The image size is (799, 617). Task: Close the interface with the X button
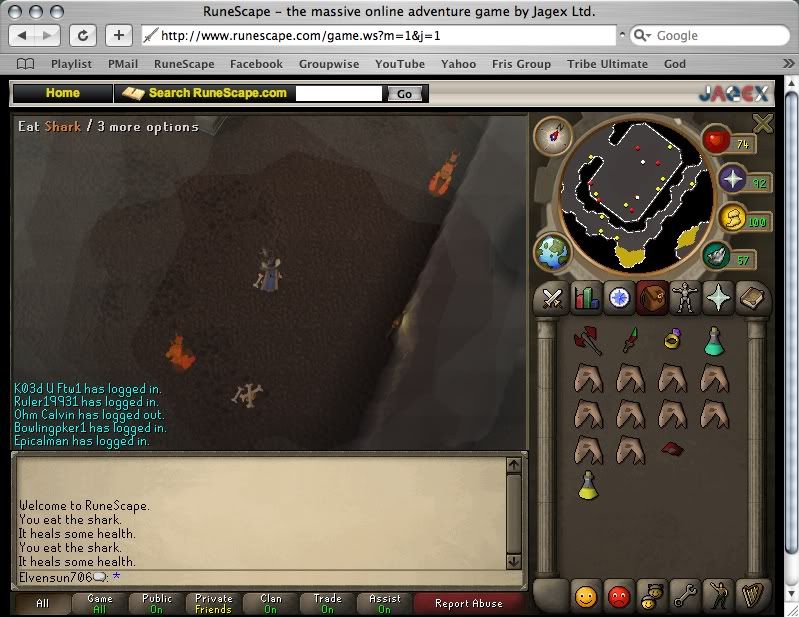click(763, 123)
